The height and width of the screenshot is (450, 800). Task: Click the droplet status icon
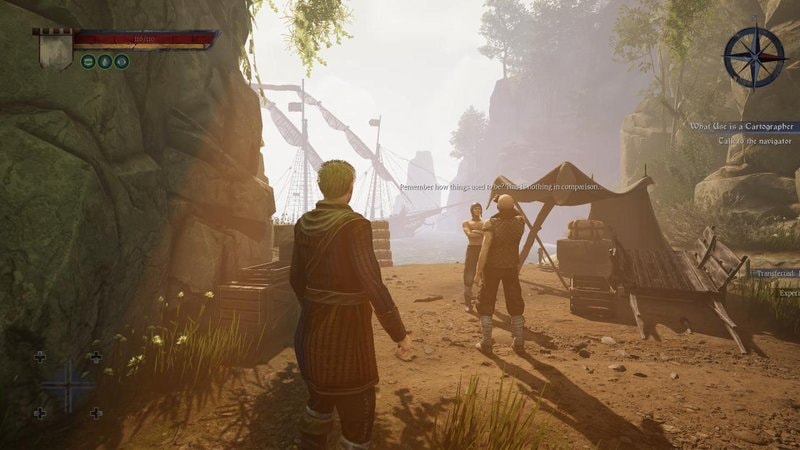tap(105, 61)
